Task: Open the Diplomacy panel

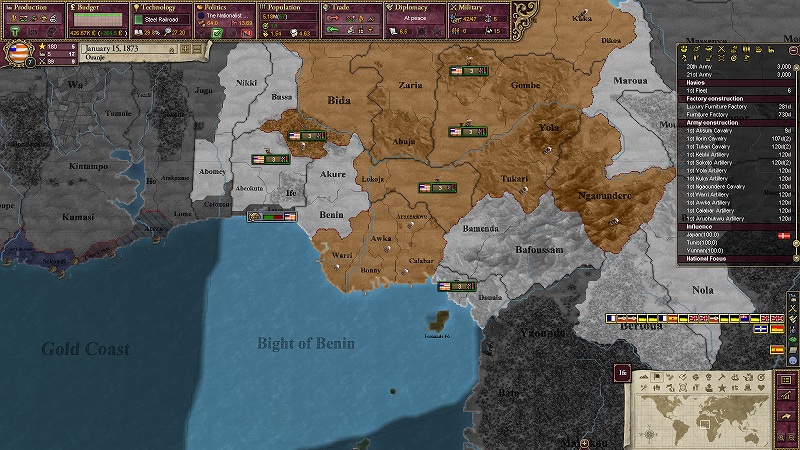Action: pyautogui.click(x=416, y=7)
